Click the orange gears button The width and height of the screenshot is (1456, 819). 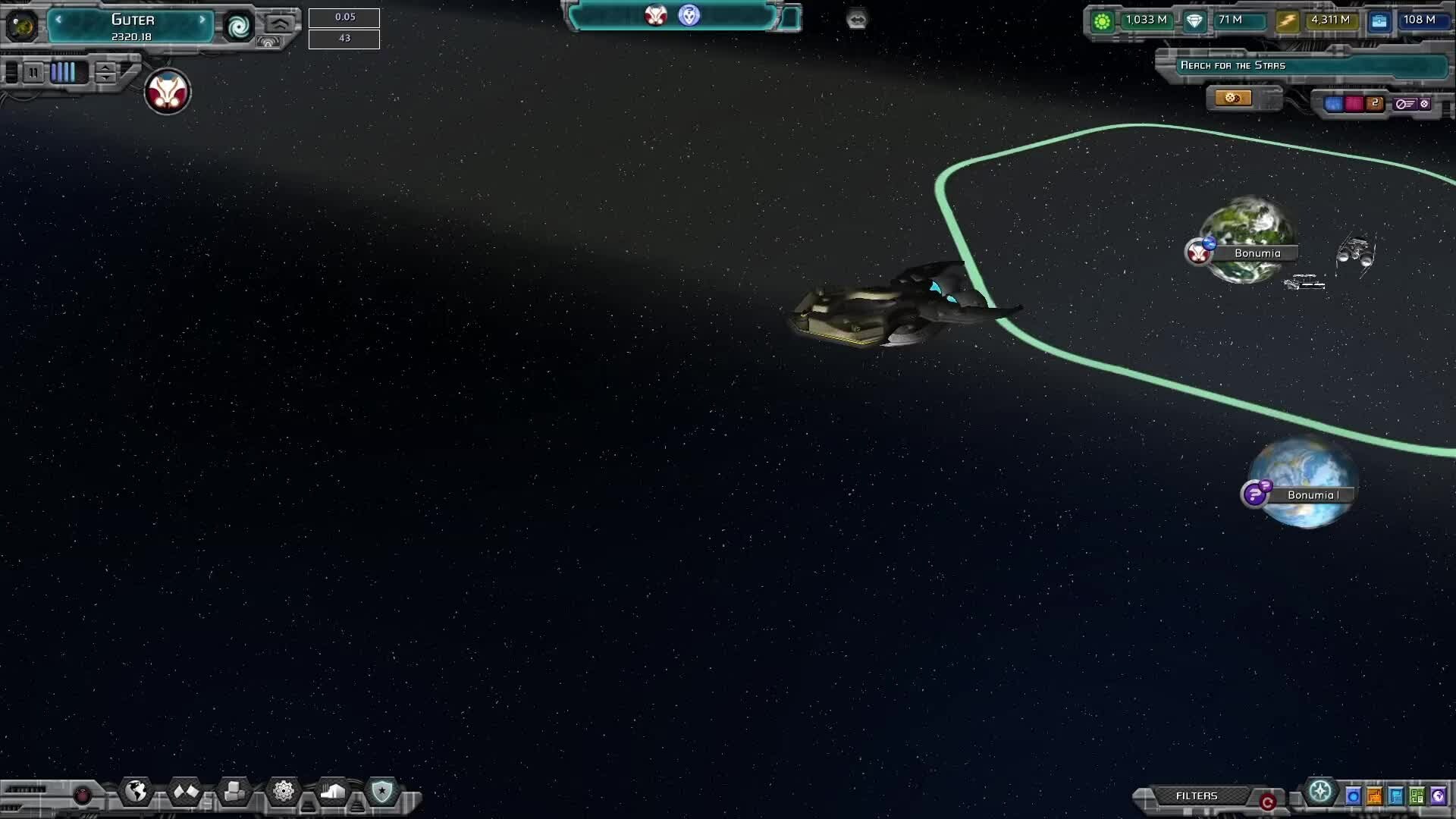coord(1233,99)
